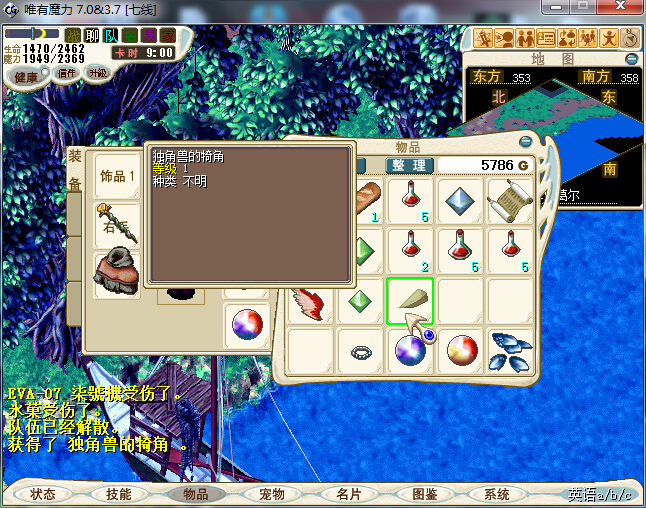Select the silver ring in inventory
The height and width of the screenshot is (508, 646).
point(360,351)
